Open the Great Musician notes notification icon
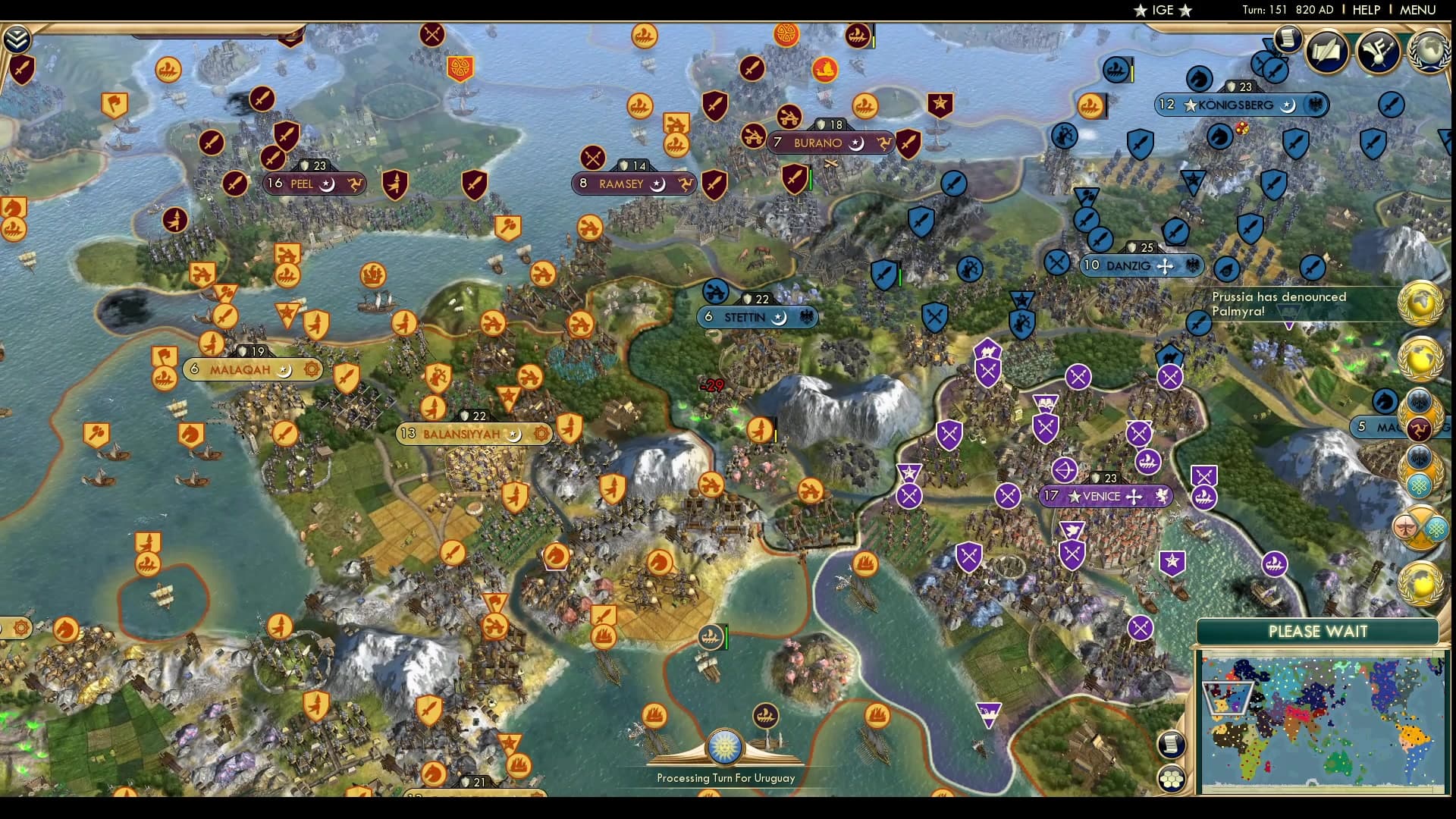The image size is (1456, 819). (1375, 53)
